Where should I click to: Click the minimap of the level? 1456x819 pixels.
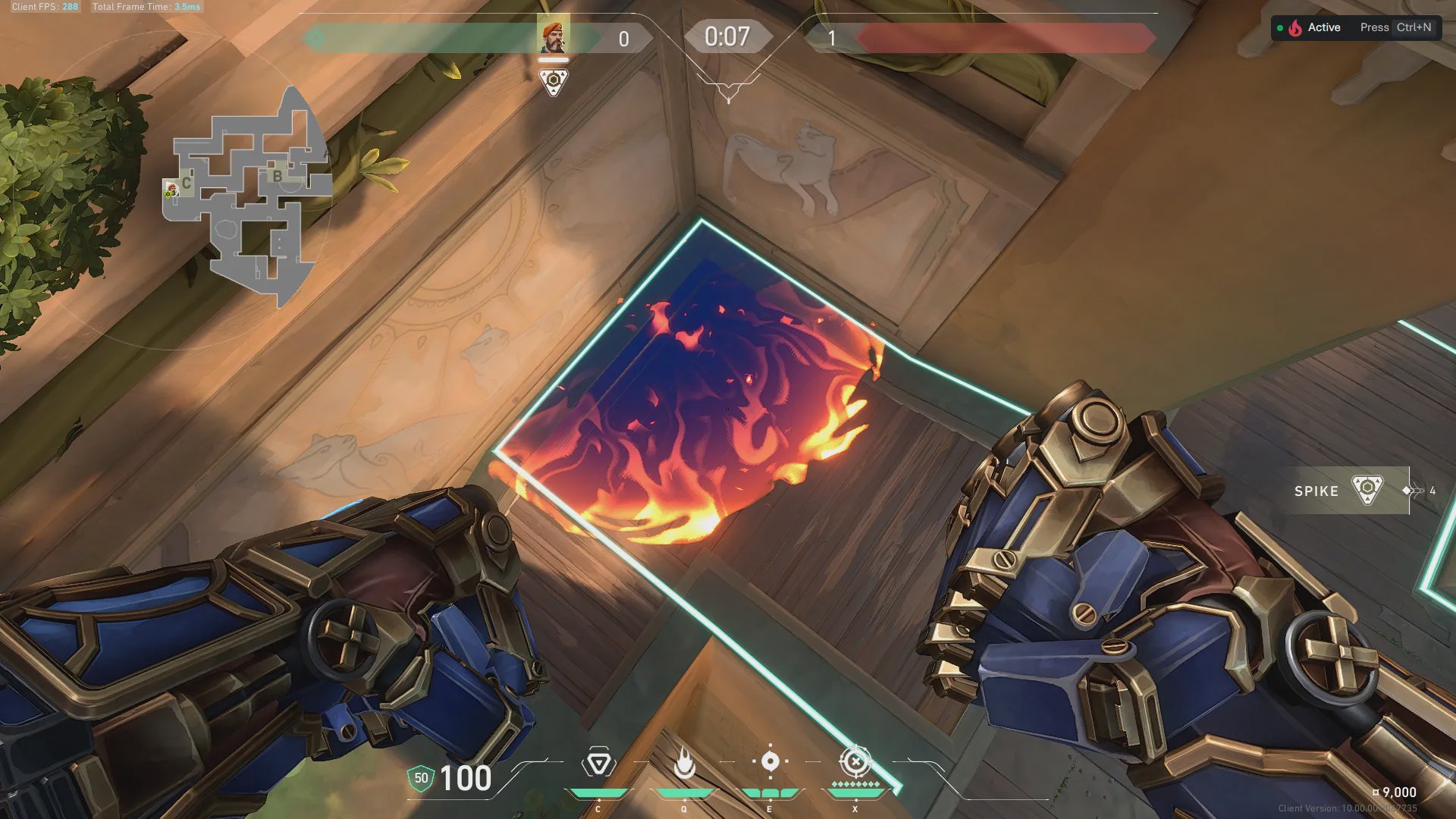246,197
